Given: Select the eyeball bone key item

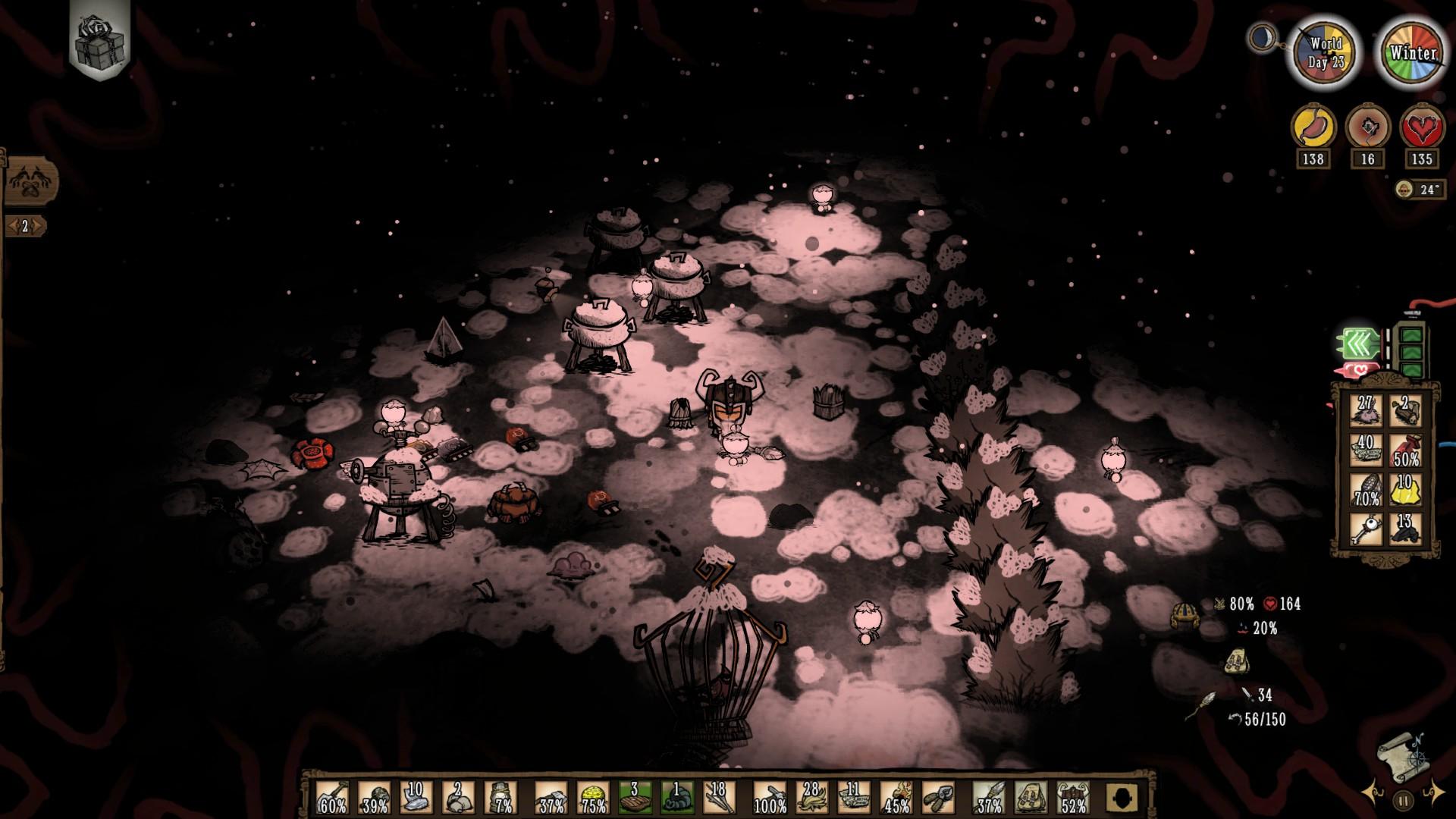Looking at the screenshot, I should tap(1367, 529).
